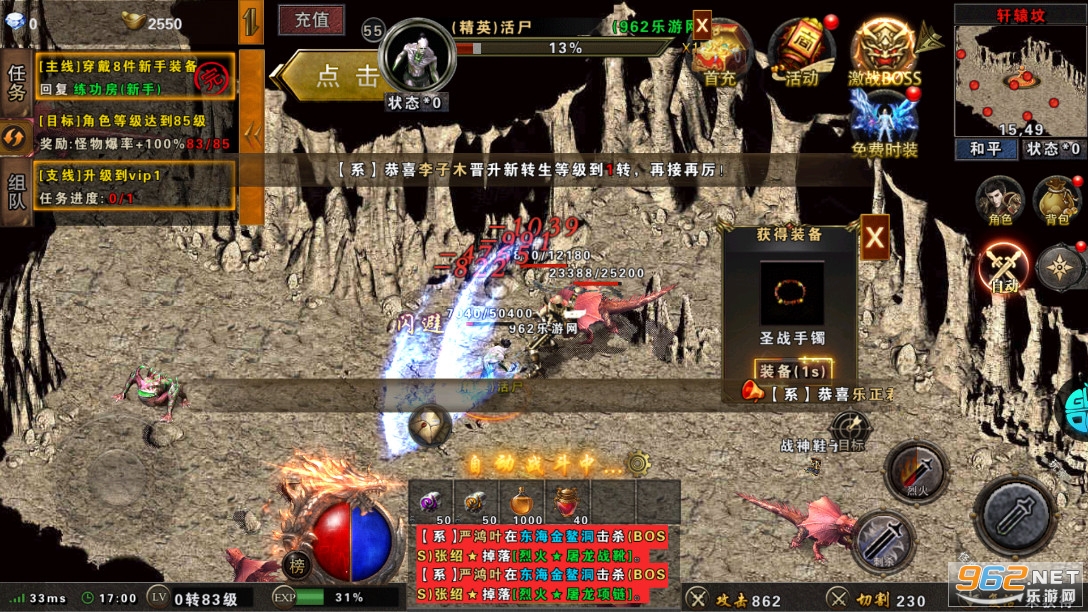Close the 获得装备 popup

[x=875, y=237]
